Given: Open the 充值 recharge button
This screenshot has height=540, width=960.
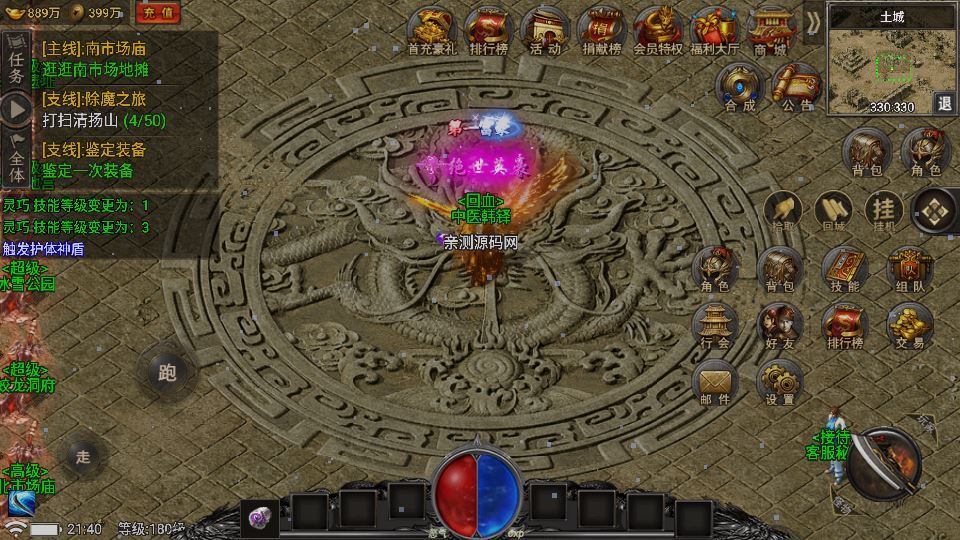Looking at the screenshot, I should 157,13.
